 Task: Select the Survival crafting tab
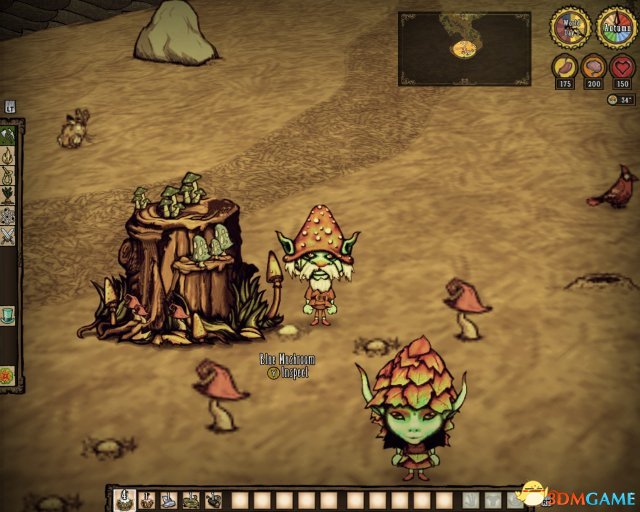tap(9, 176)
